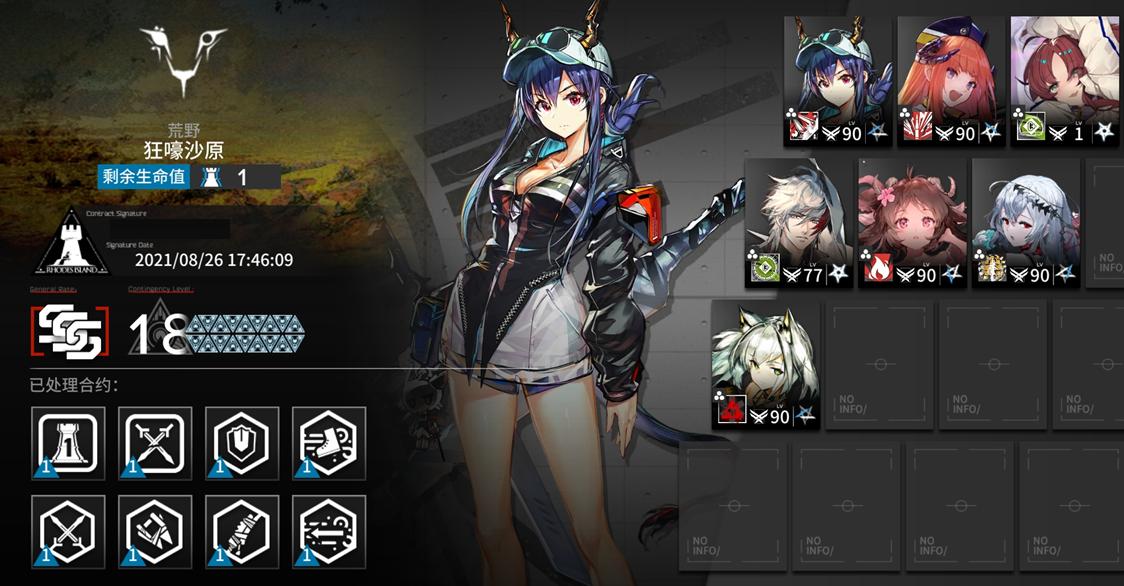Screen dimensions: 1124x586
Task: Inspect the rook tower contract icon
Action: point(68,442)
